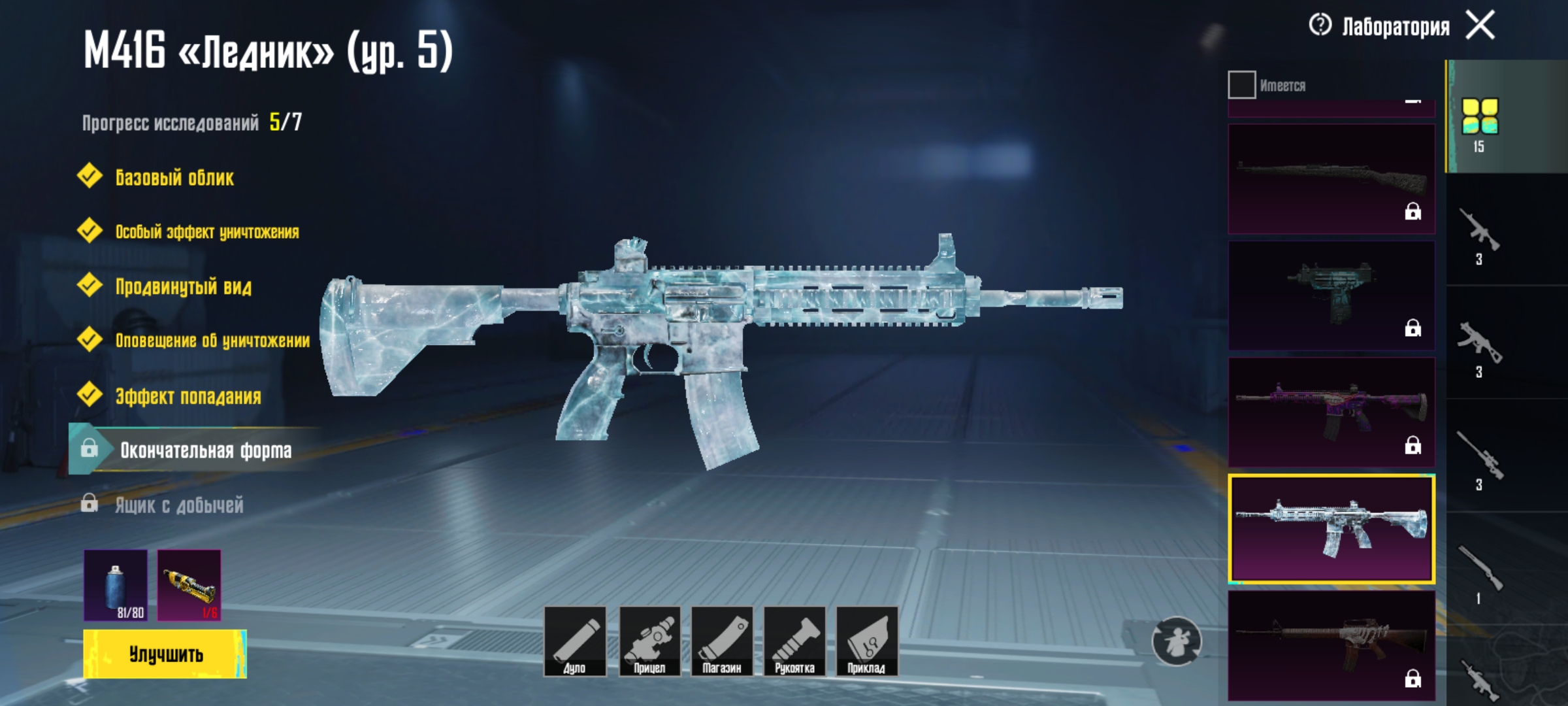Toggle the Имеется owned-only checkbox

tap(1241, 85)
